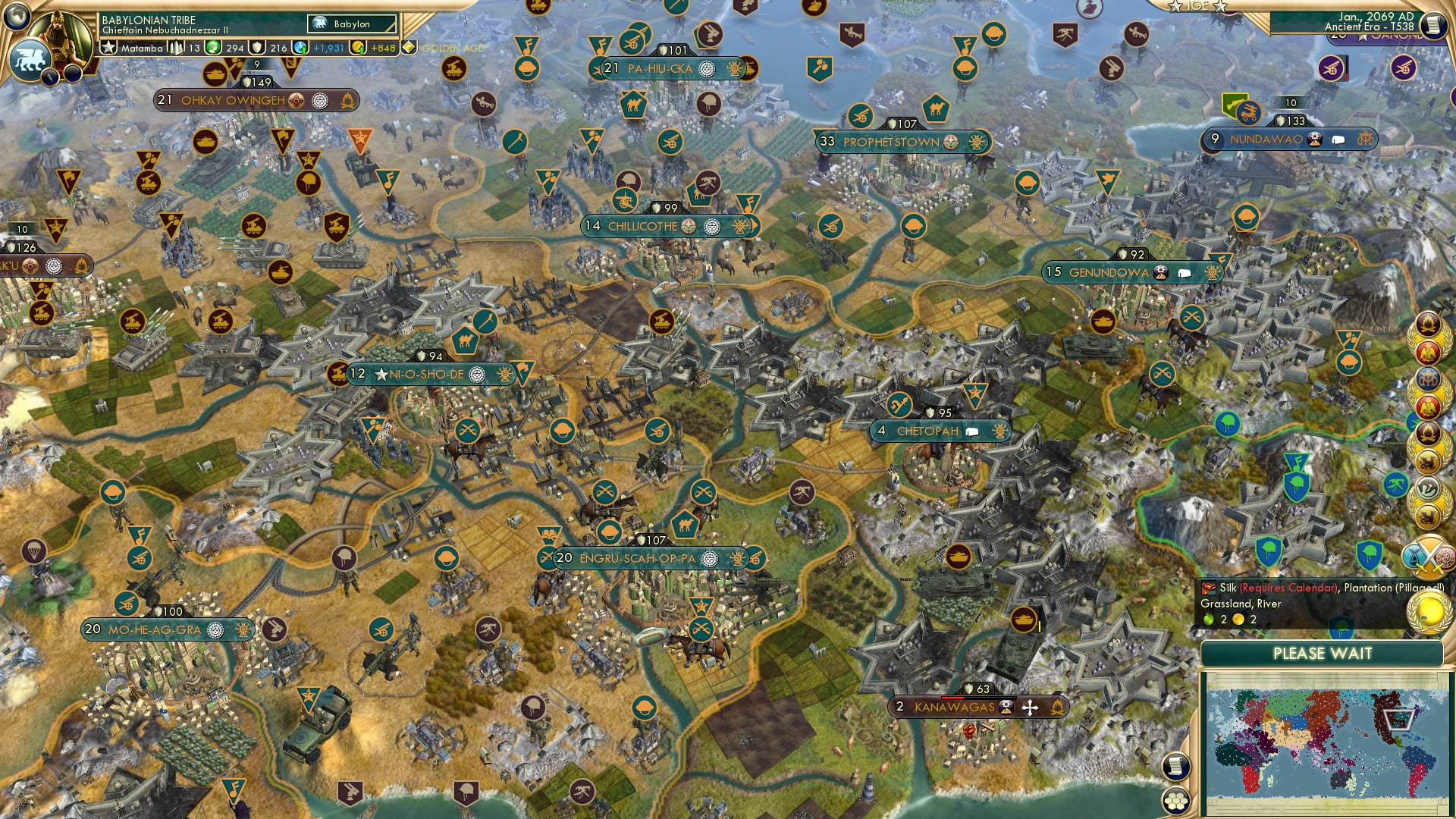Click the Matamba star icon in top bar
The image size is (1456, 819).
(x=108, y=48)
